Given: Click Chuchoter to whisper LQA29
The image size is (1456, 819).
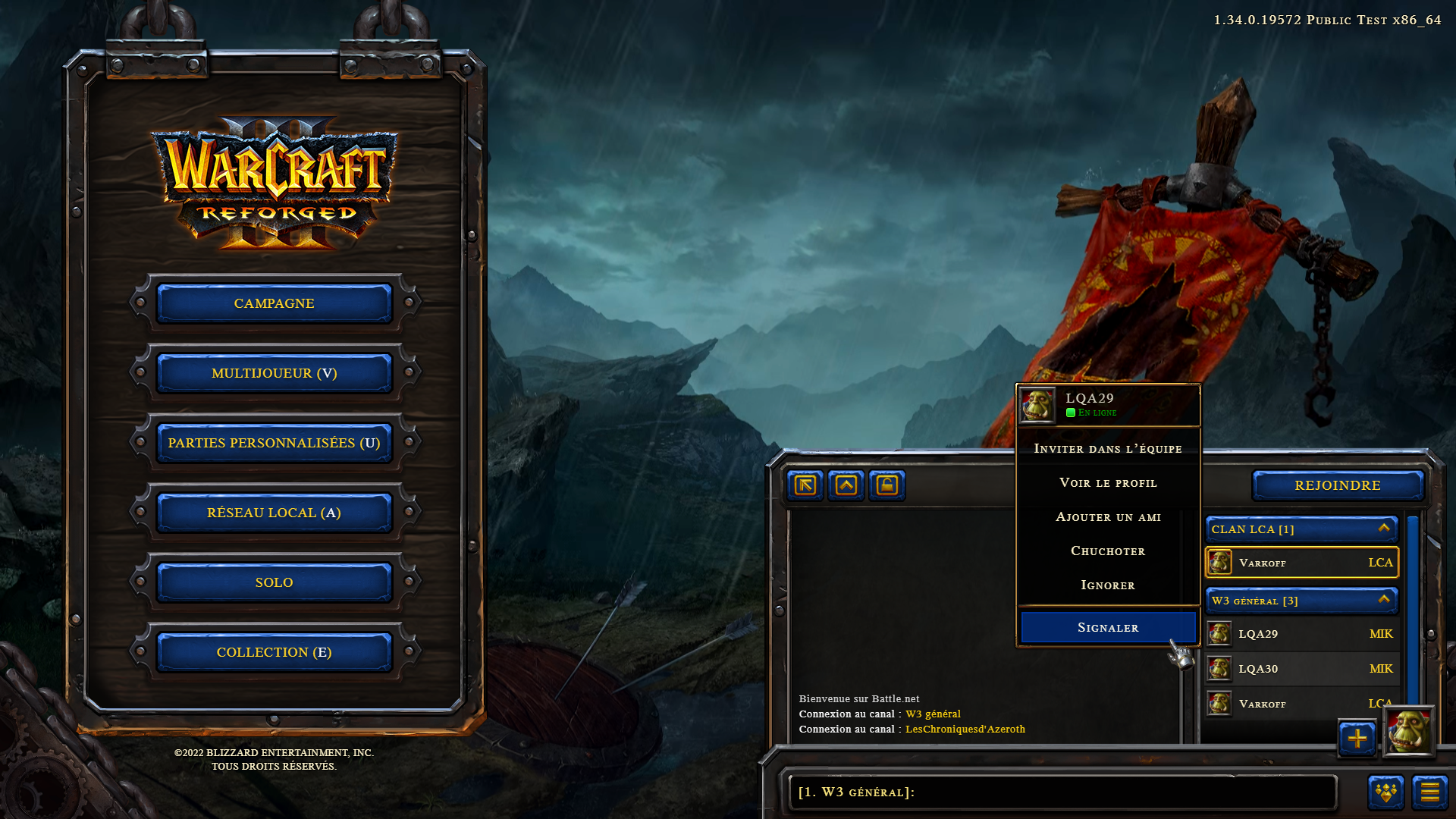Looking at the screenshot, I should click(1107, 551).
